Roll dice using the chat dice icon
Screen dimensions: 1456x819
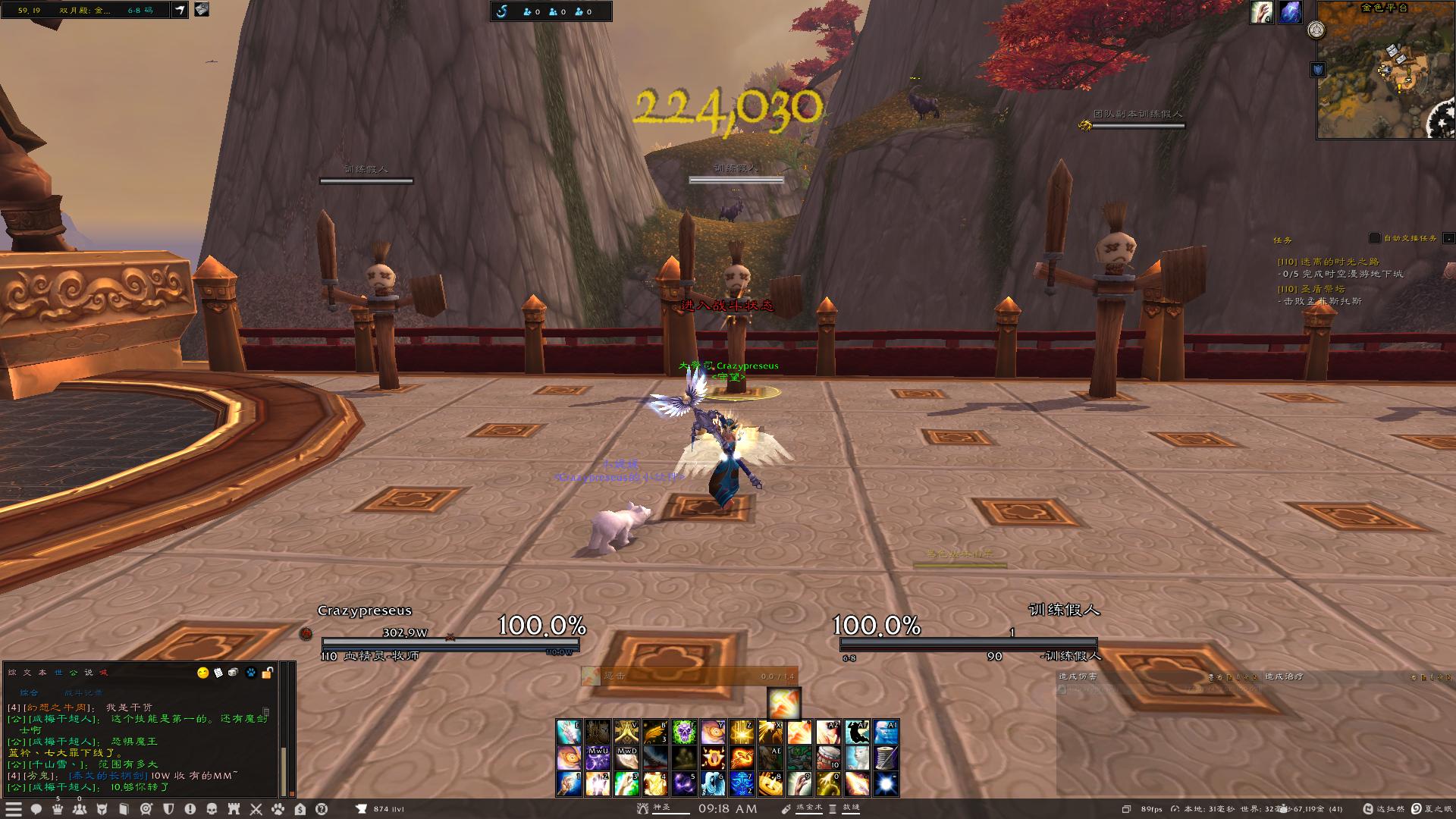pos(234,673)
